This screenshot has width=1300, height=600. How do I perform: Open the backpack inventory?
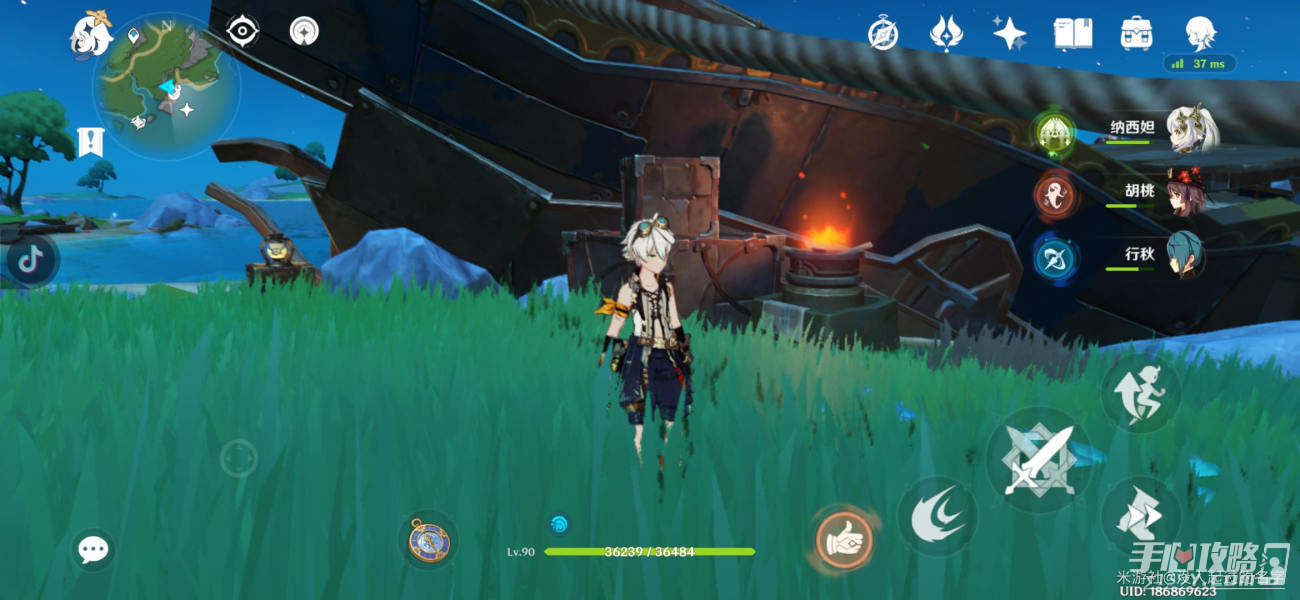(1136, 33)
